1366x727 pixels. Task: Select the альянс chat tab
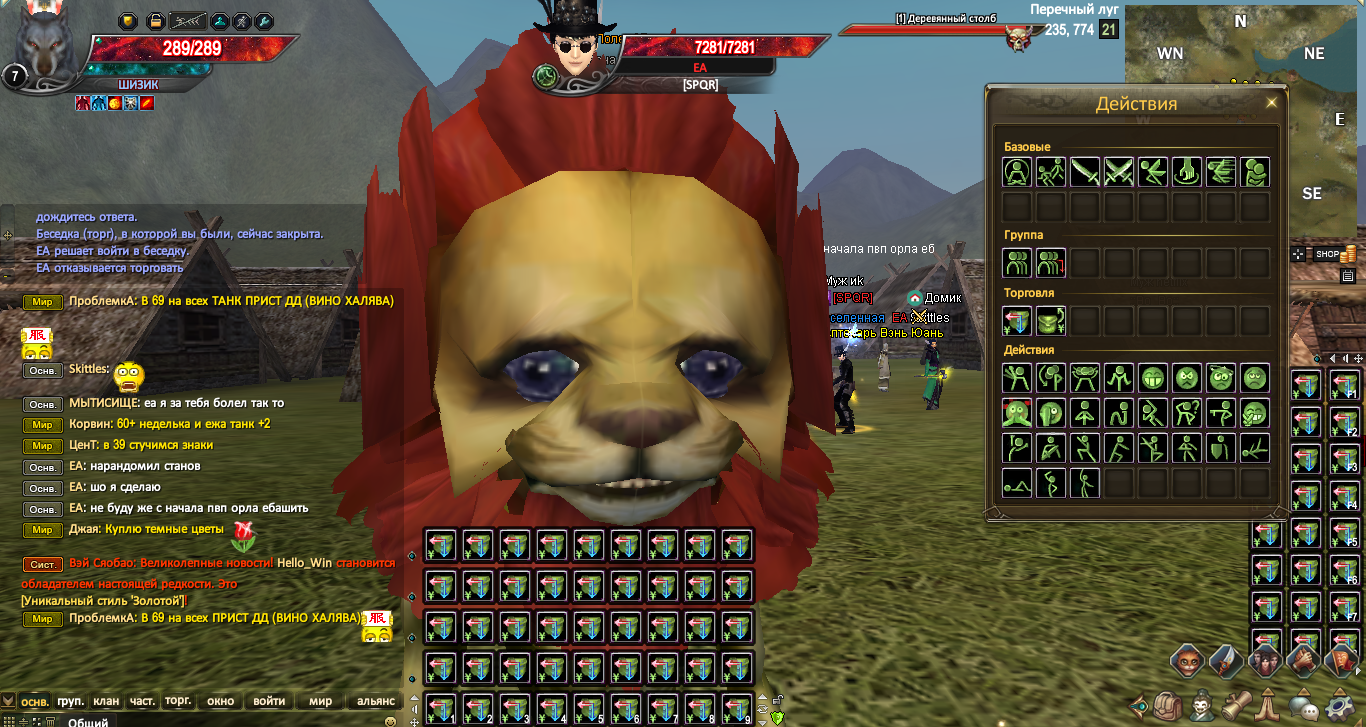[376, 701]
